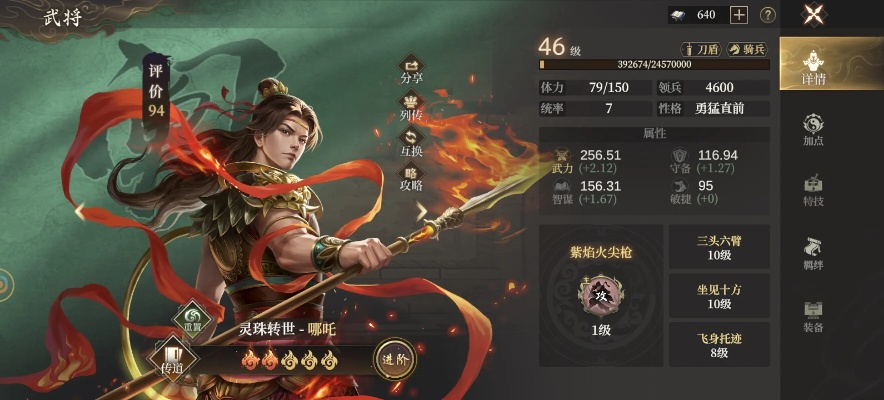This screenshot has height=400, width=884.
Task: Tap the 分享 share button
Action: (x=411, y=69)
